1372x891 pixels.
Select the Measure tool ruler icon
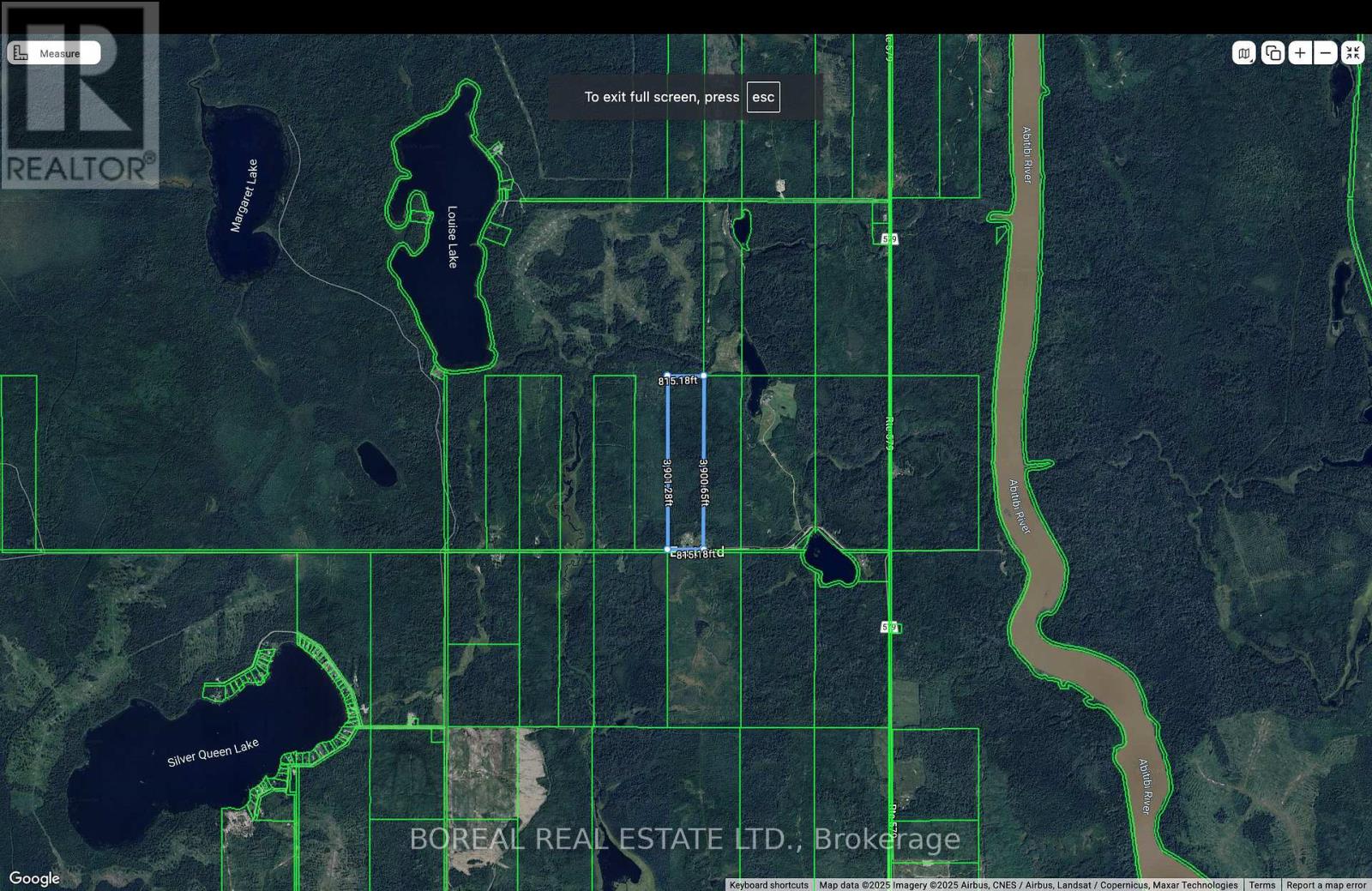pos(19,52)
